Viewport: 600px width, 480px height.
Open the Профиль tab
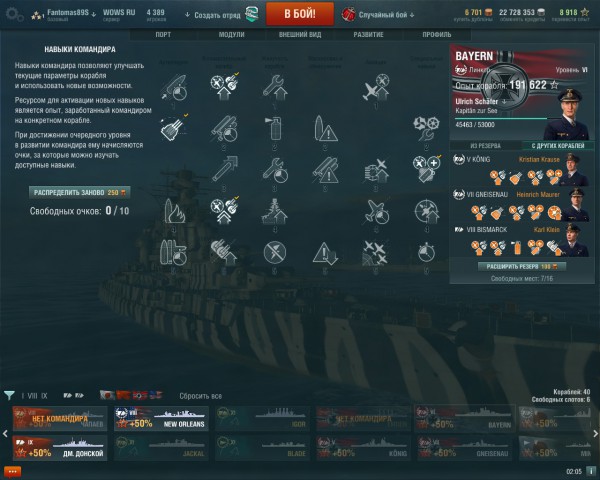point(437,34)
